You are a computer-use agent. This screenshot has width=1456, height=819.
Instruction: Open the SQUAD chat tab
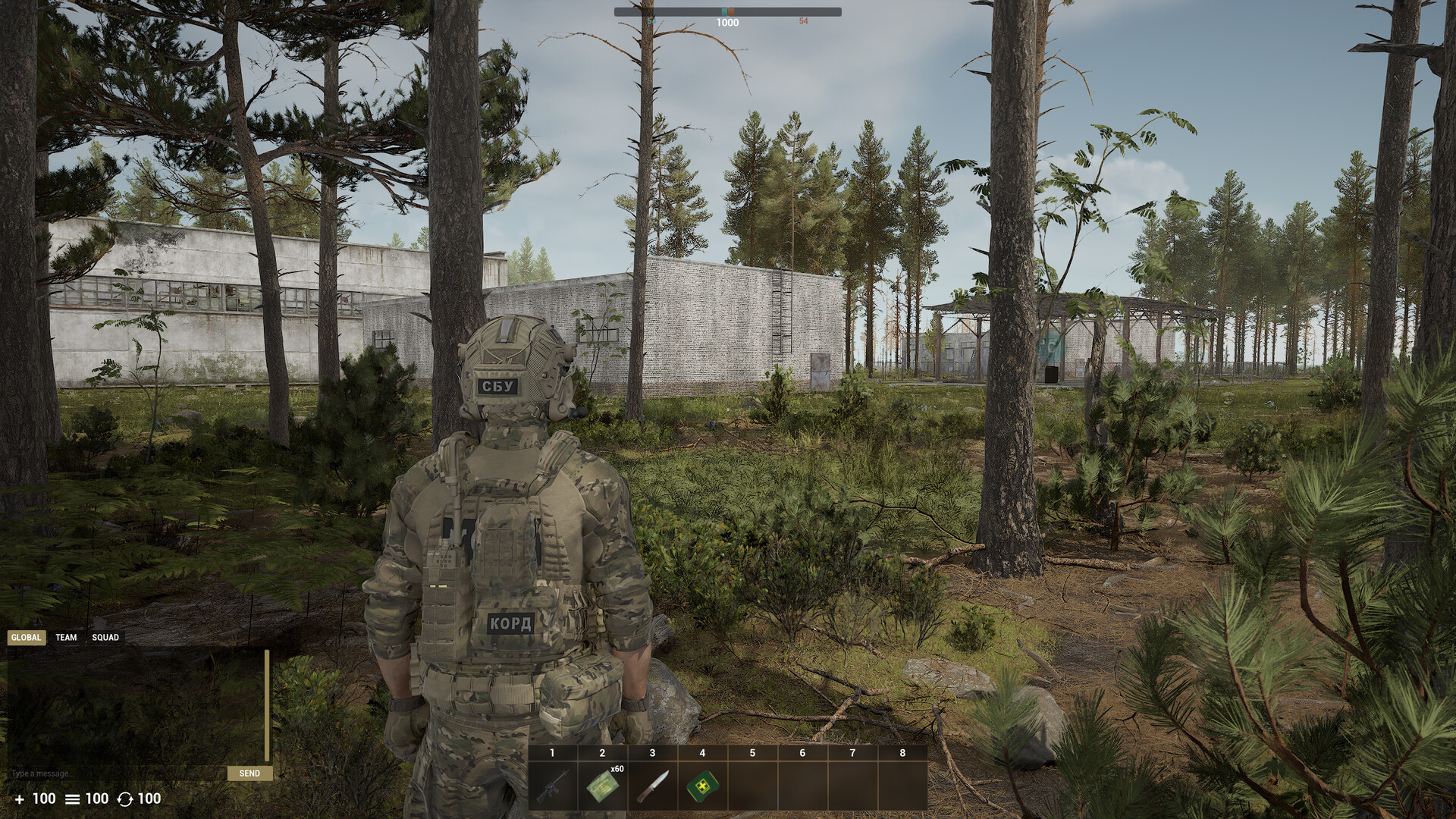[105, 637]
